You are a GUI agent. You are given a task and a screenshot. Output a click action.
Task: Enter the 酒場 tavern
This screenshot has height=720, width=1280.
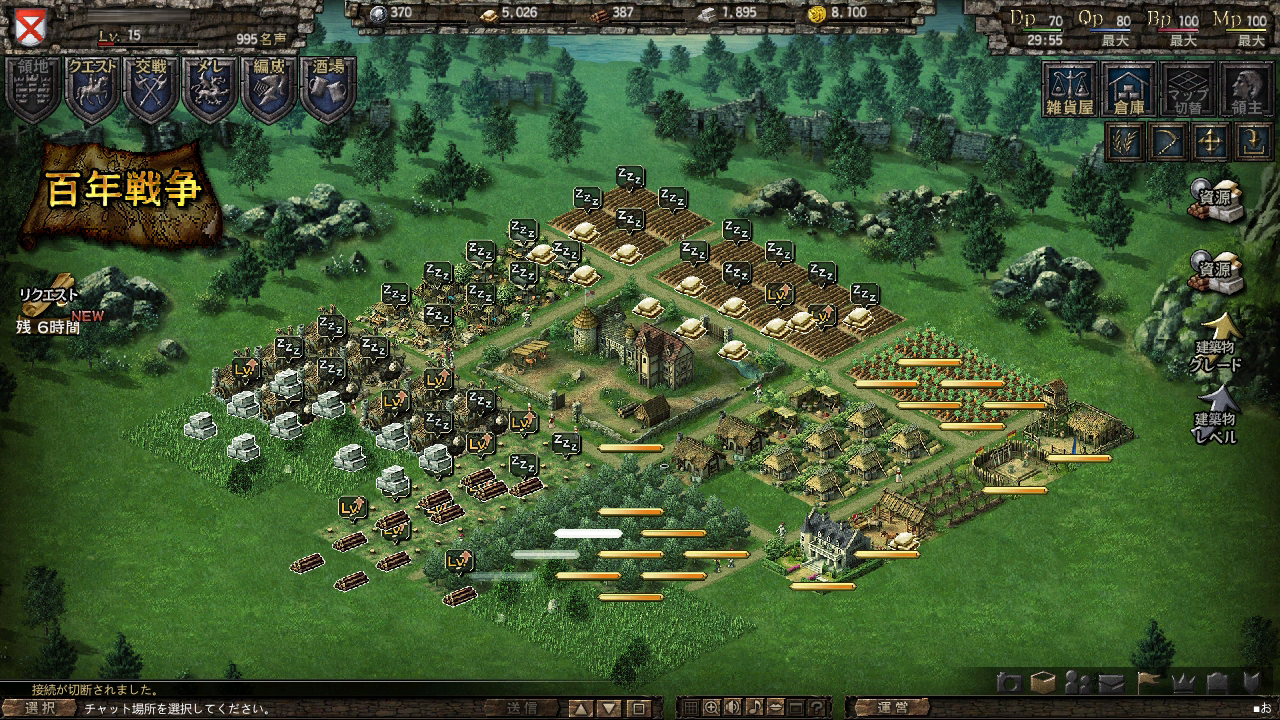(328, 88)
